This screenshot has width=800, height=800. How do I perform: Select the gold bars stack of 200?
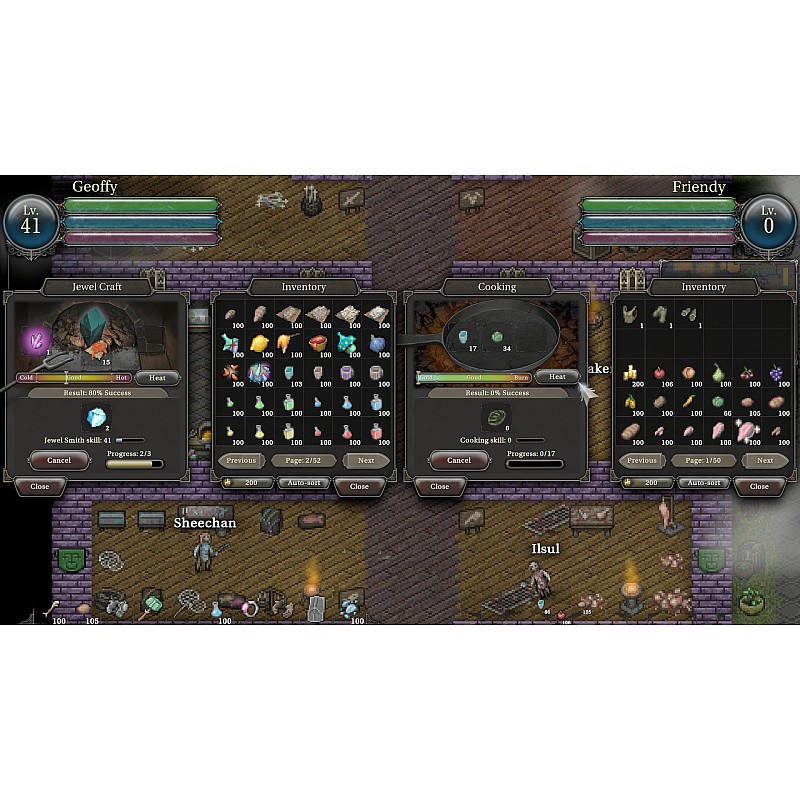tap(631, 374)
